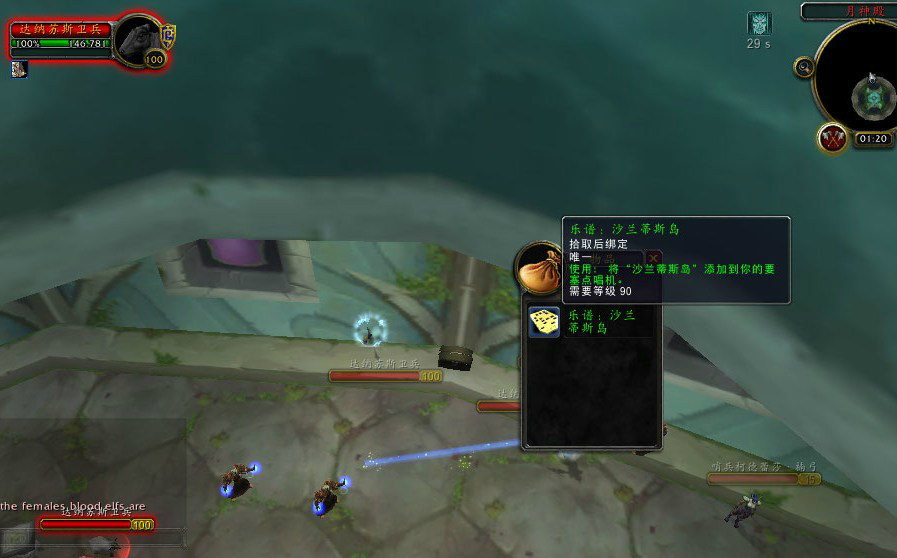This screenshot has height=558, width=897.
Task: Loot the 乐谱：沙兰蒂斯岛 item icon
Action: tap(544, 322)
